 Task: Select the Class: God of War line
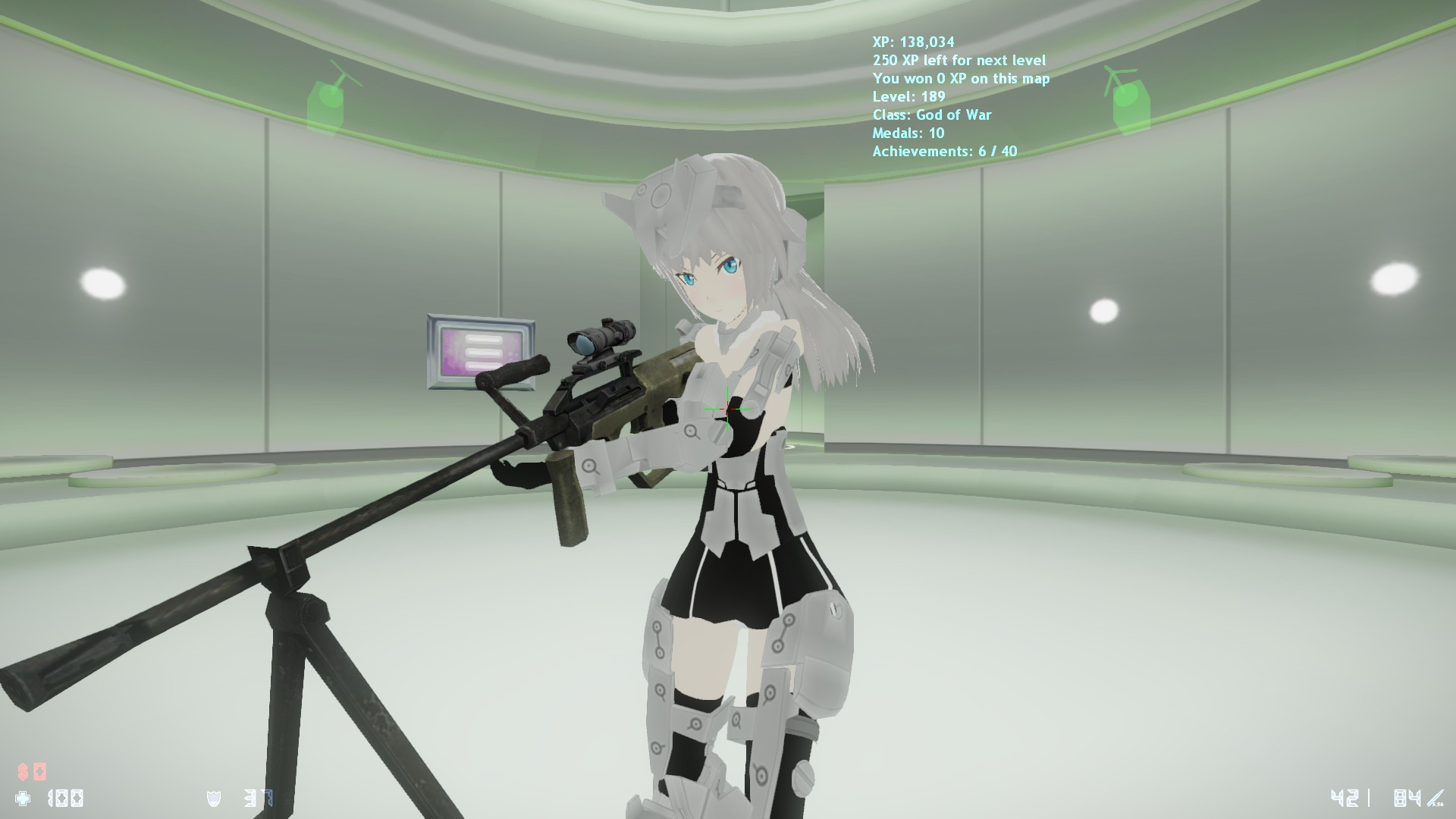[934, 115]
